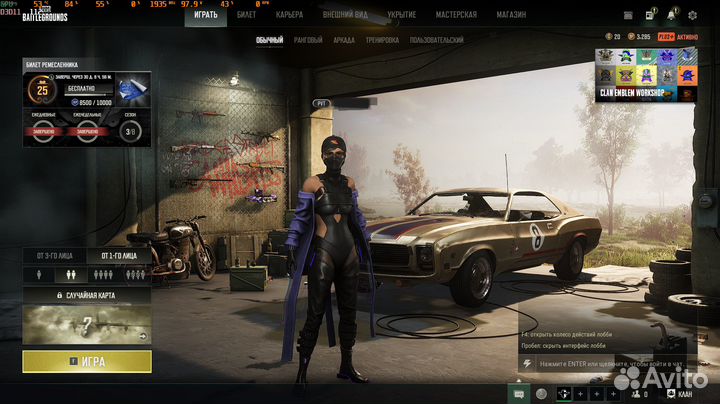Screen dimensions: 720x404
Task: Visit the МАГАЗИН store tab
Action: (512, 15)
